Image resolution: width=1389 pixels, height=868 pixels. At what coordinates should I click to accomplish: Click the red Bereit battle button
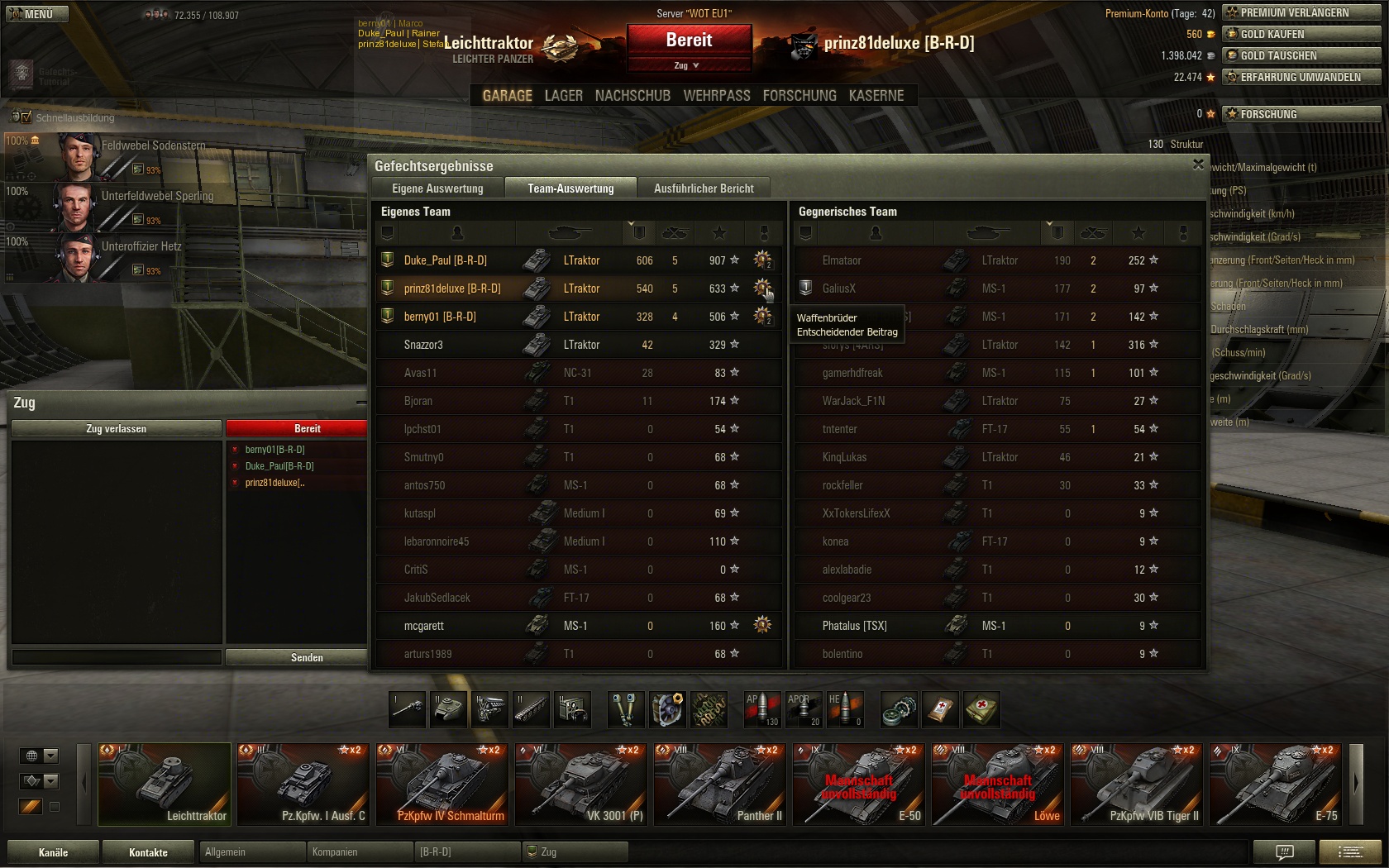tap(689, 41)
